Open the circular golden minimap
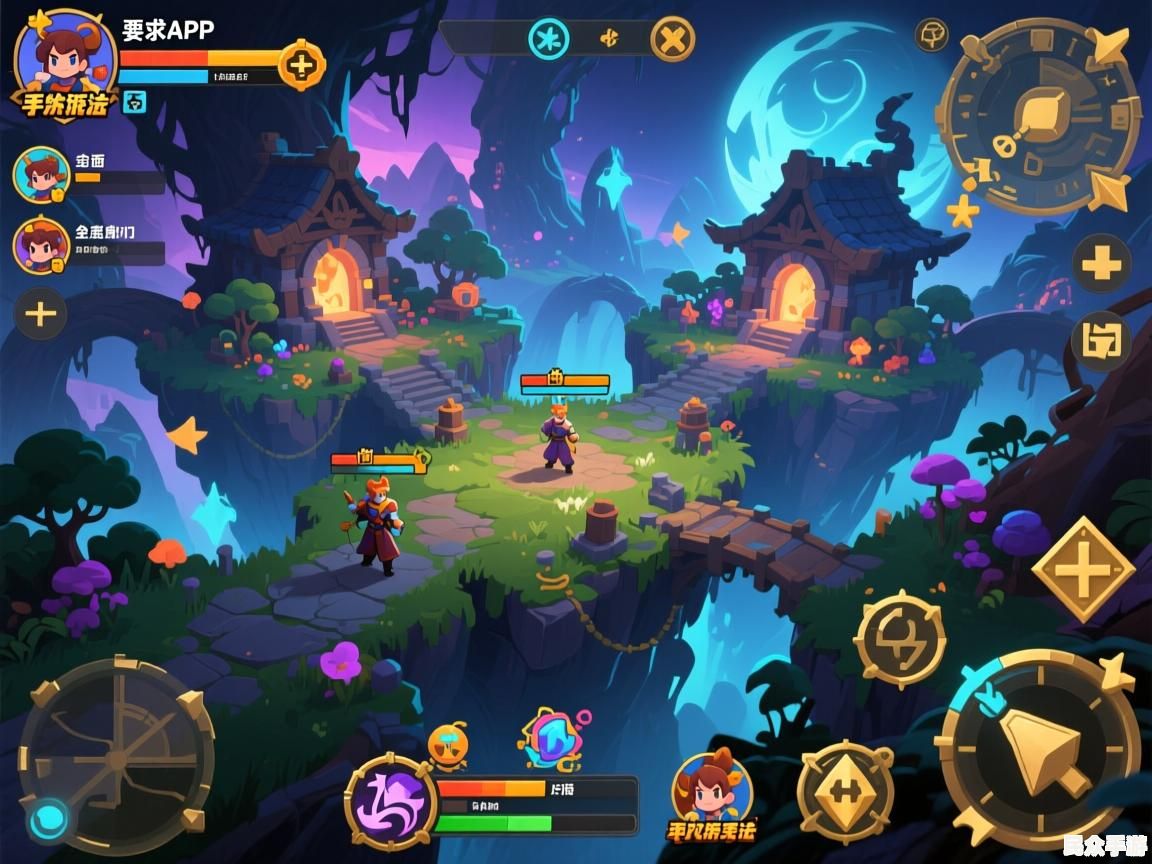This screenshot has width=1152, height=864. pyautogui.click(x=1041, y=116)
